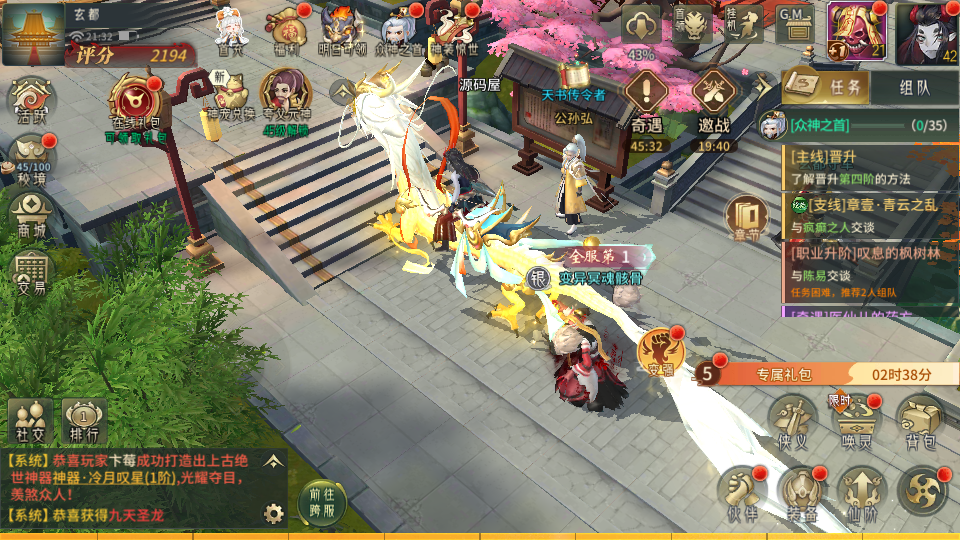960x540 pixels.
Task: Open chat settings gear
Action: [272, 514]
